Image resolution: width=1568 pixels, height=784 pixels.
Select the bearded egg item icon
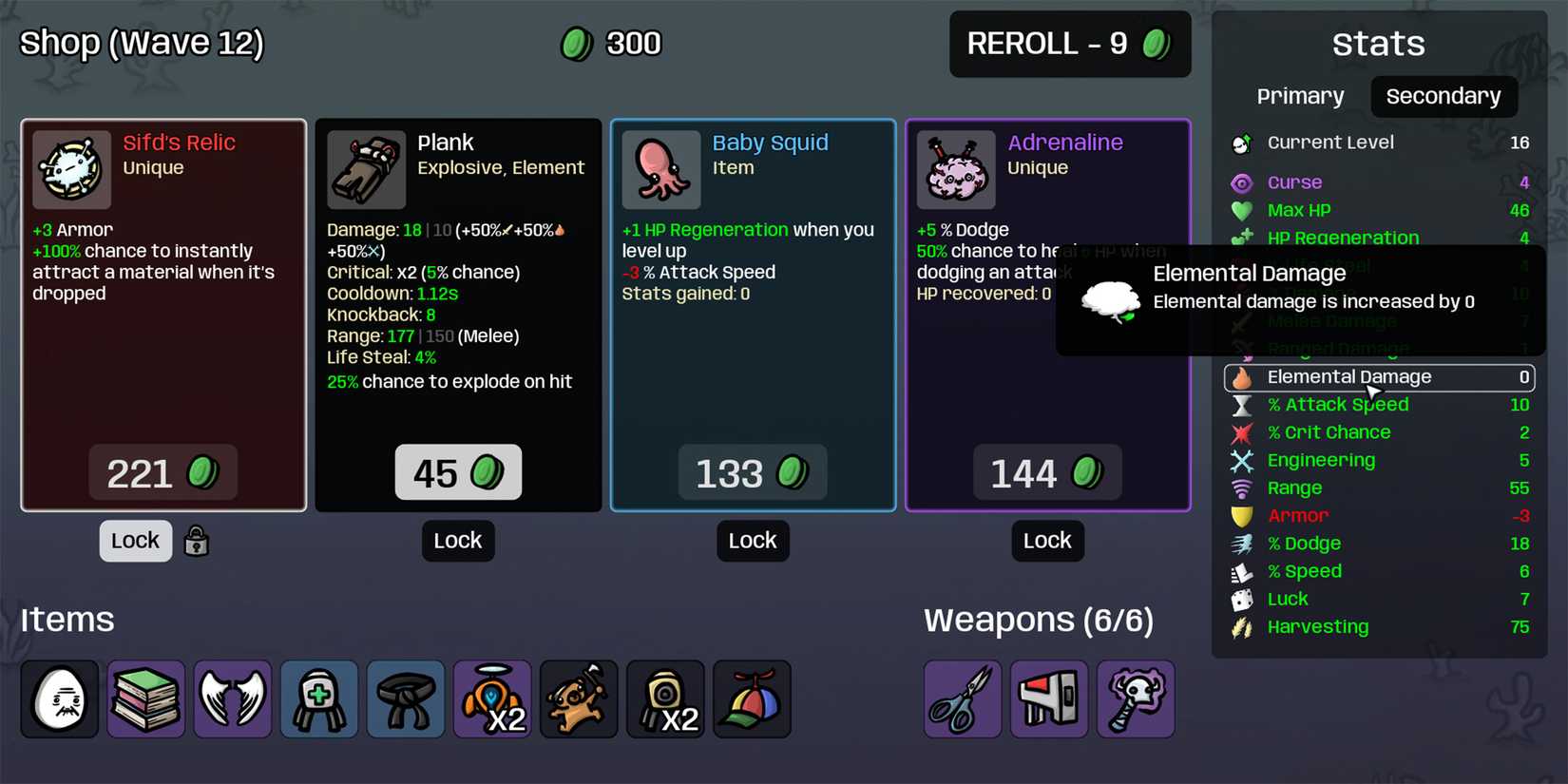pos(59,699)
